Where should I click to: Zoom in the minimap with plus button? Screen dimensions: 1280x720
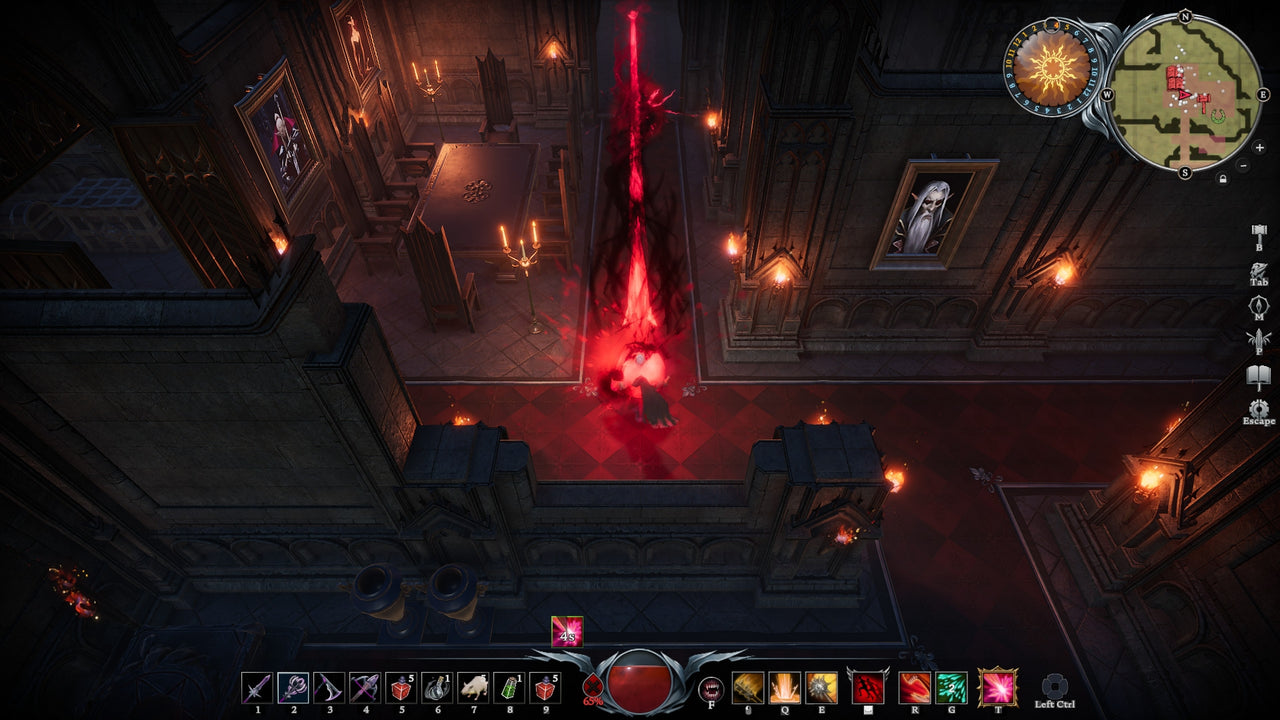tap(1260, 147)
